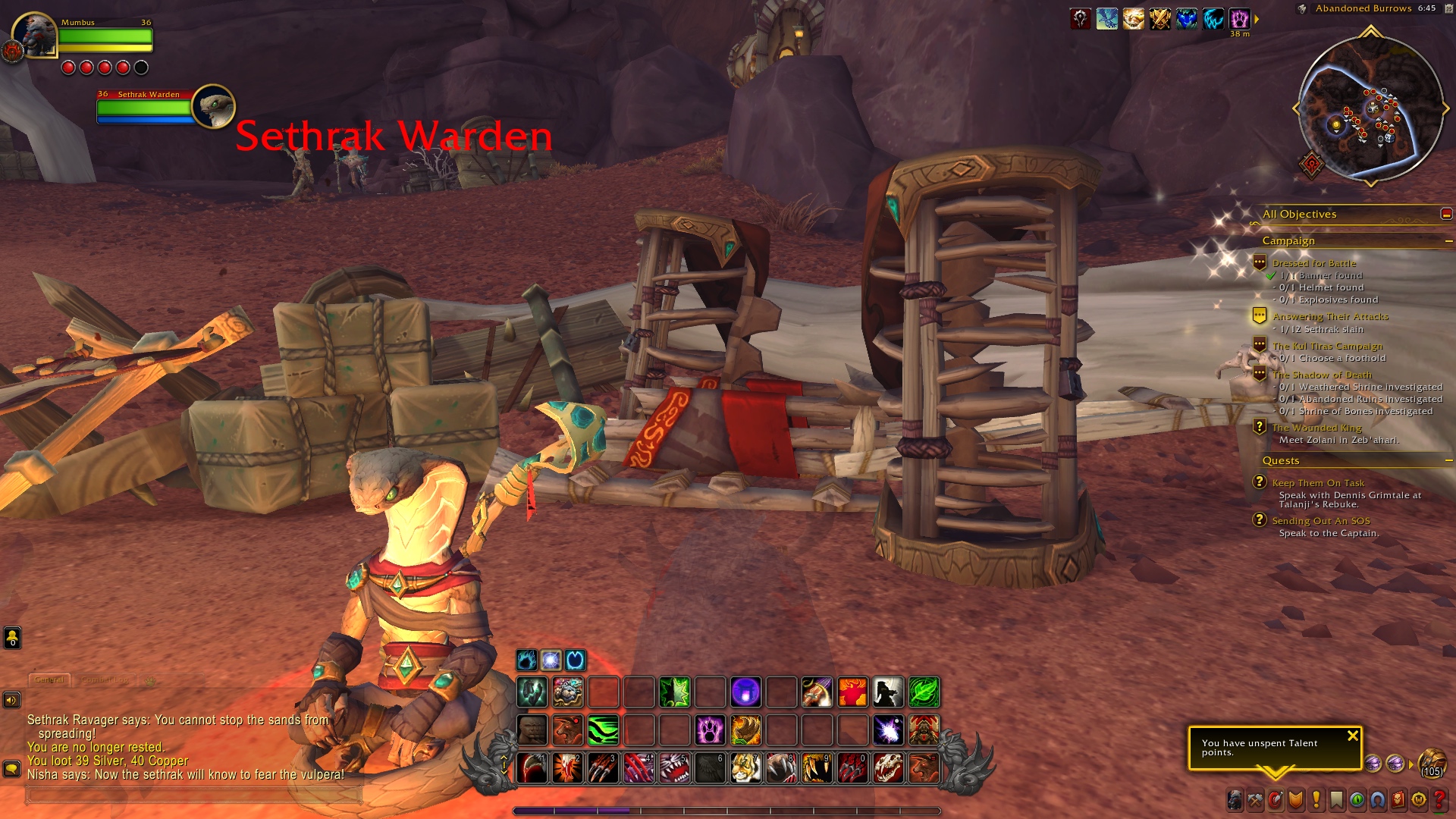Click the Mumbus player portrait
This screenshot has width=1456, height=819.
pos(36,35)
